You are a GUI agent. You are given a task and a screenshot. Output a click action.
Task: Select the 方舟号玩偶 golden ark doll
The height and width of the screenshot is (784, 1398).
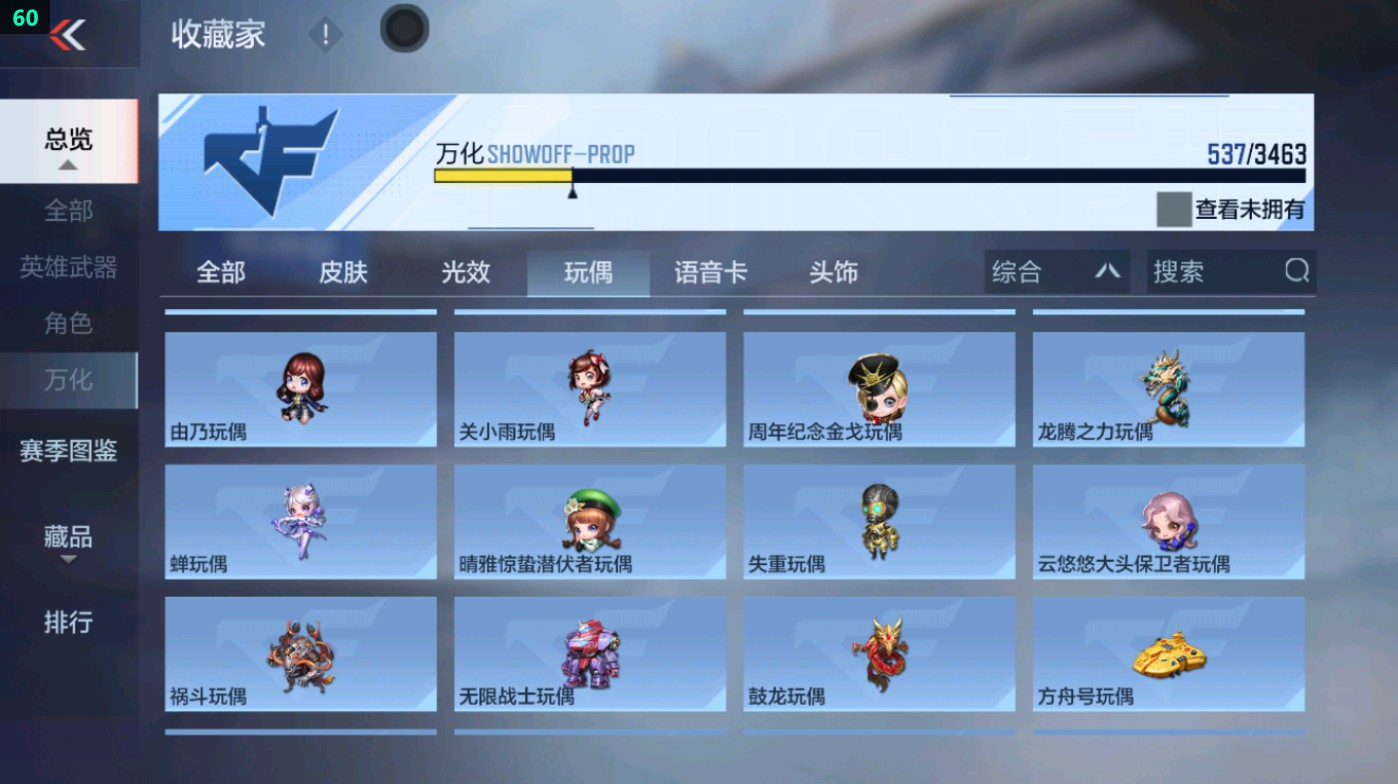tap(1168, 655)
